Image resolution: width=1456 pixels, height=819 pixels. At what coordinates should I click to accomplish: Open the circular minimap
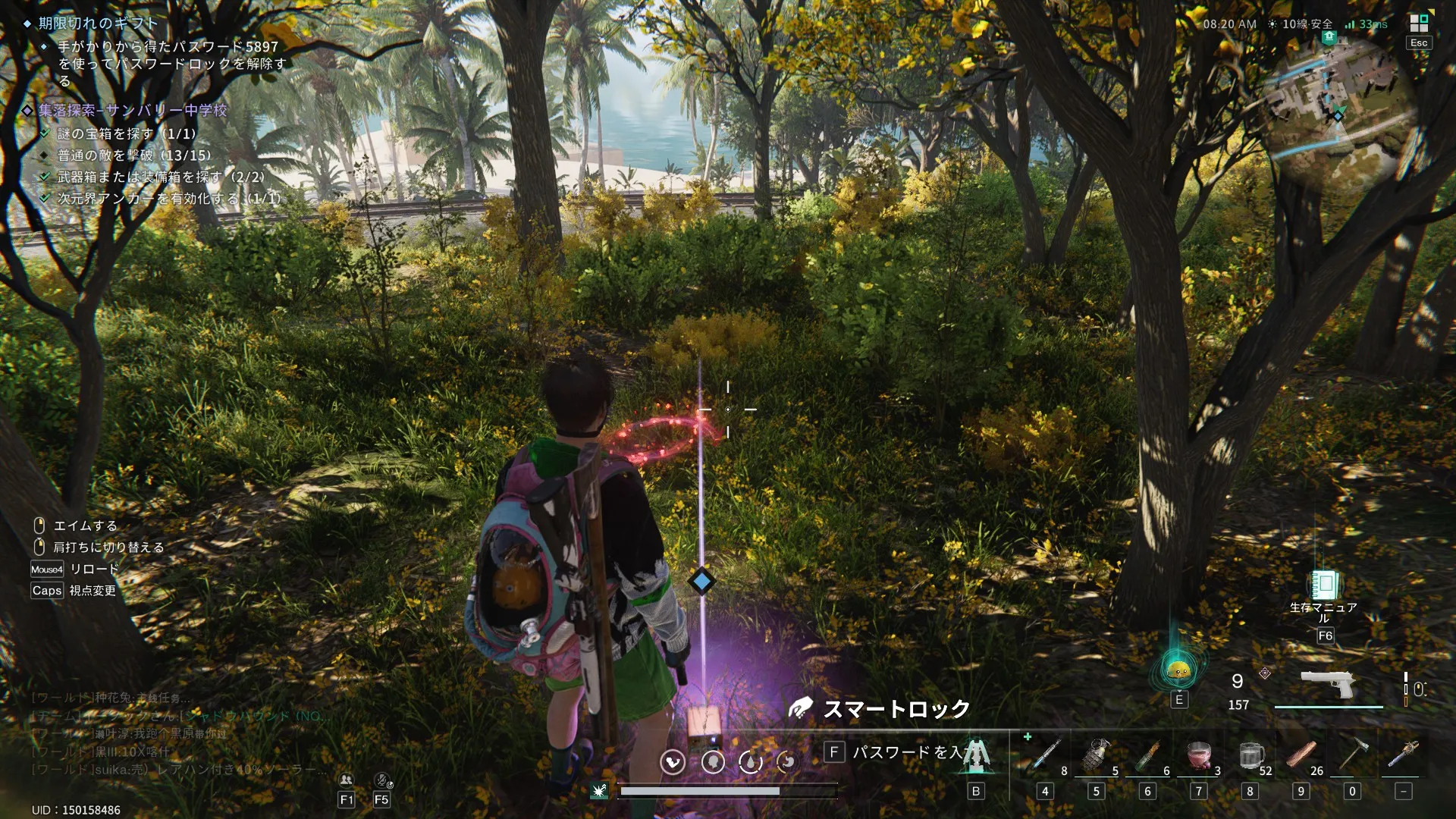click(x=1338, y=106)
